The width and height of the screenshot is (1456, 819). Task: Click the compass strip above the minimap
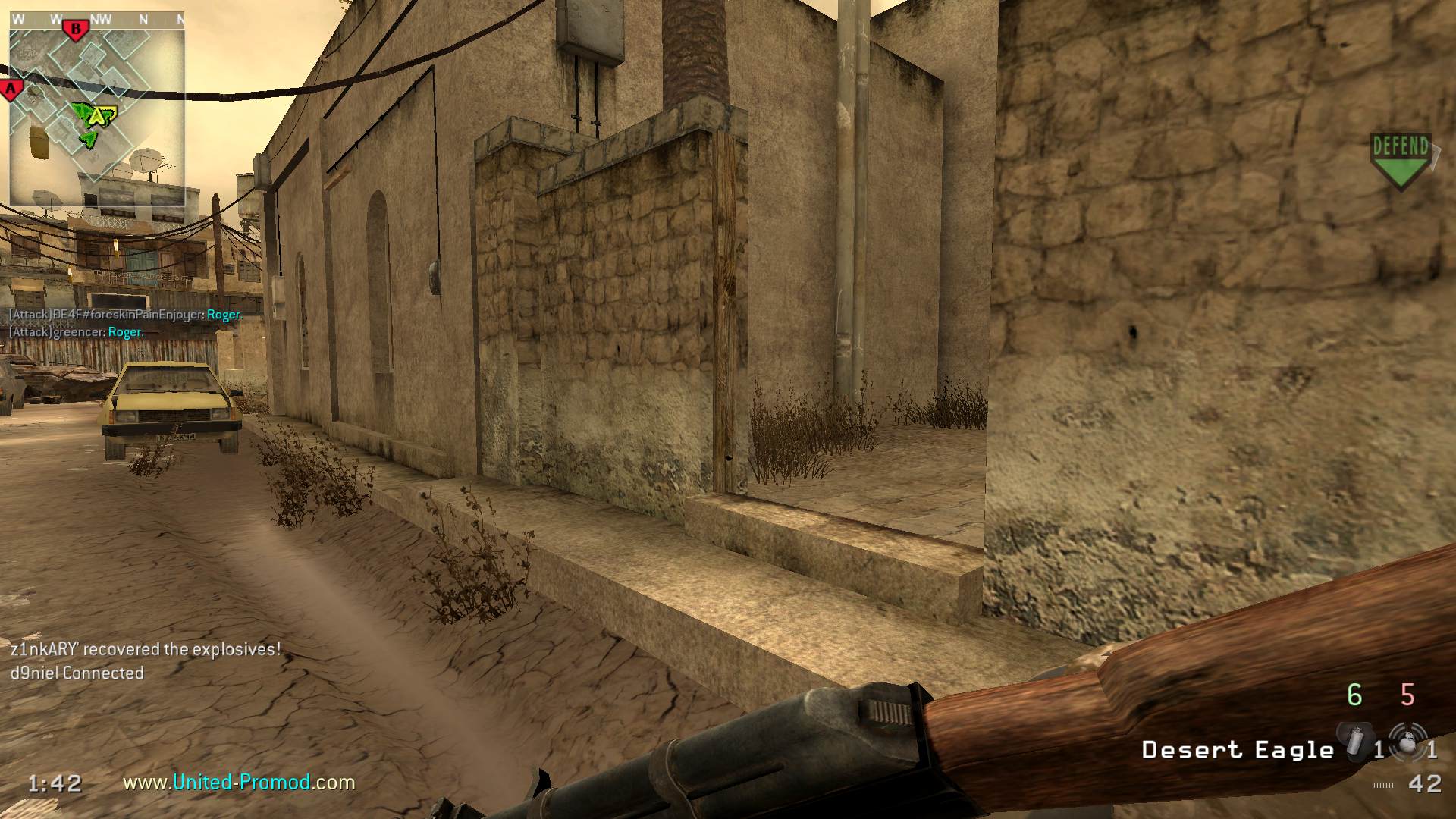[x=97, y=20]
